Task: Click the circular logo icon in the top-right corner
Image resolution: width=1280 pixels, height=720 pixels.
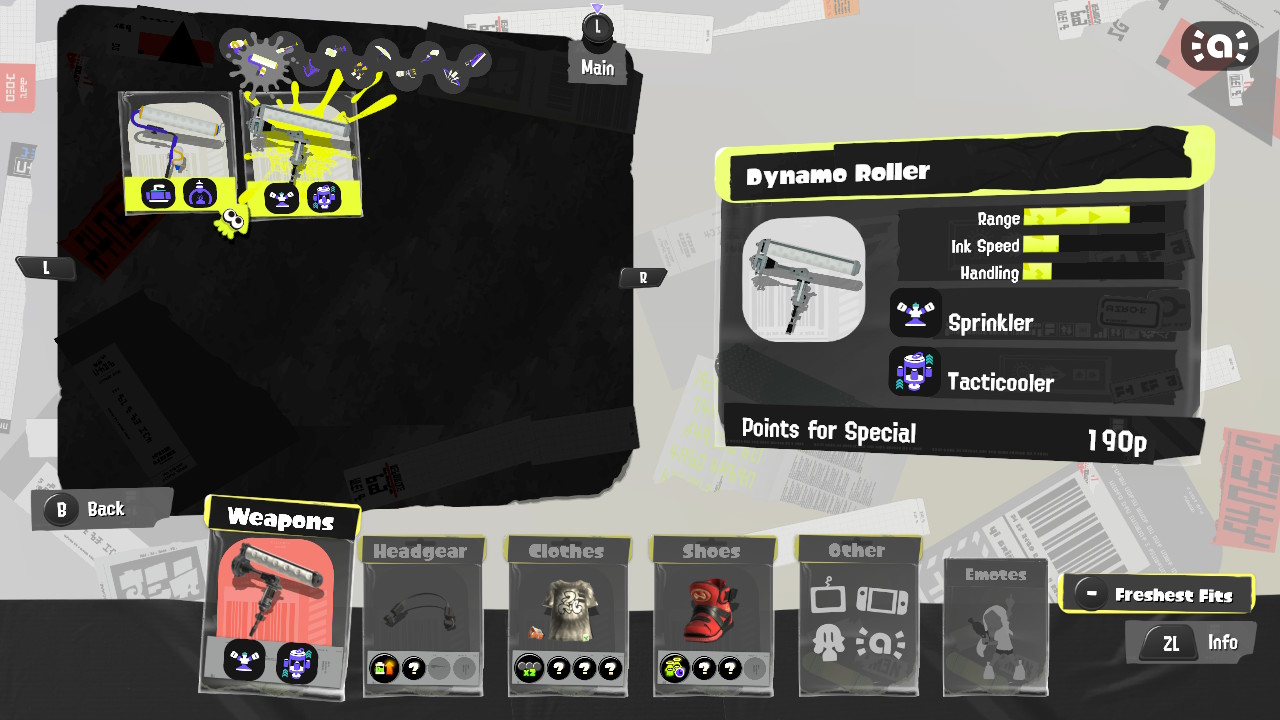Action: point(1219,45)
